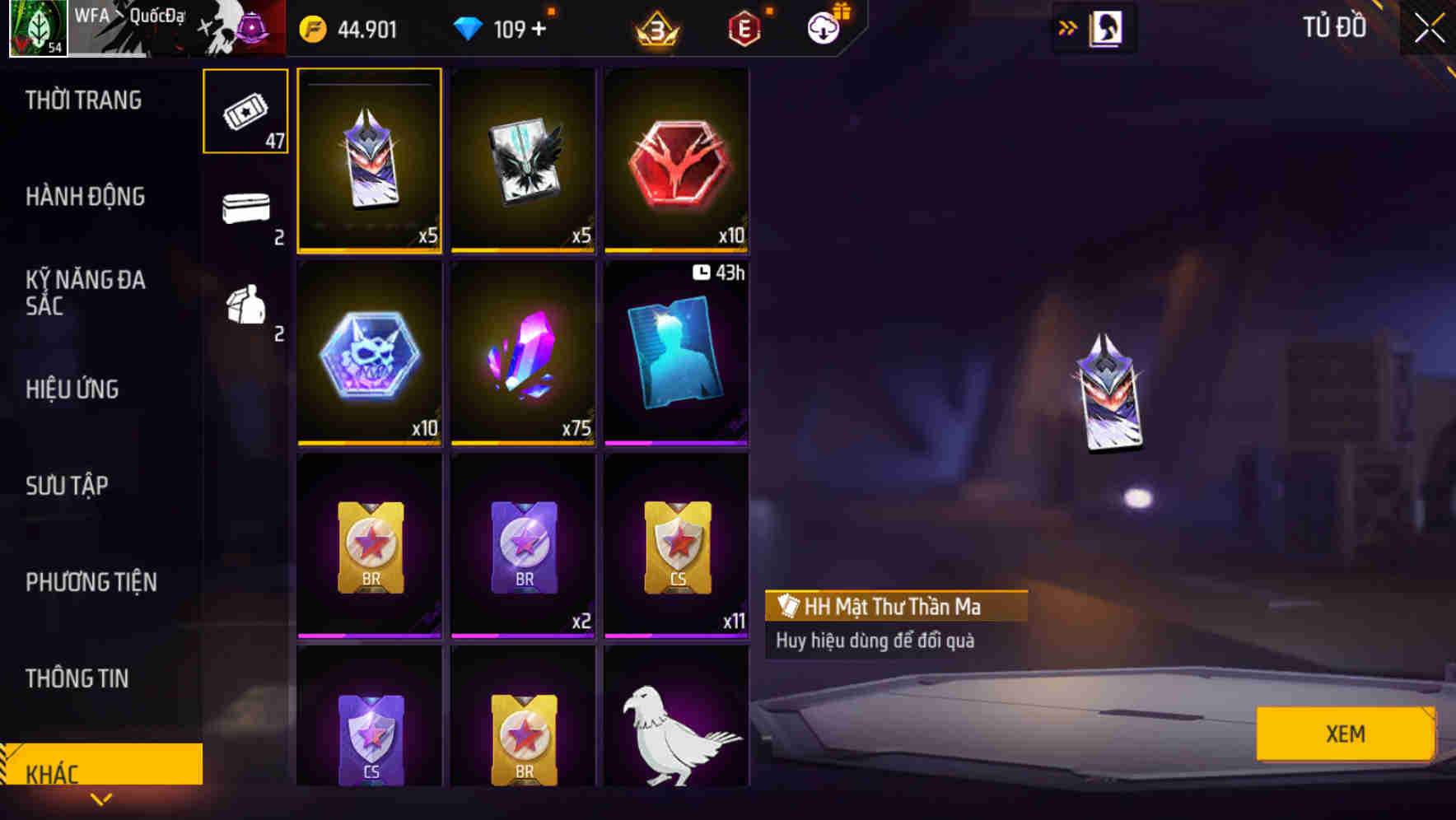Select the x75 crystal shard item
Image resolution: width=1456 pixels, height=820 pixels.
[x=523, y=354]
